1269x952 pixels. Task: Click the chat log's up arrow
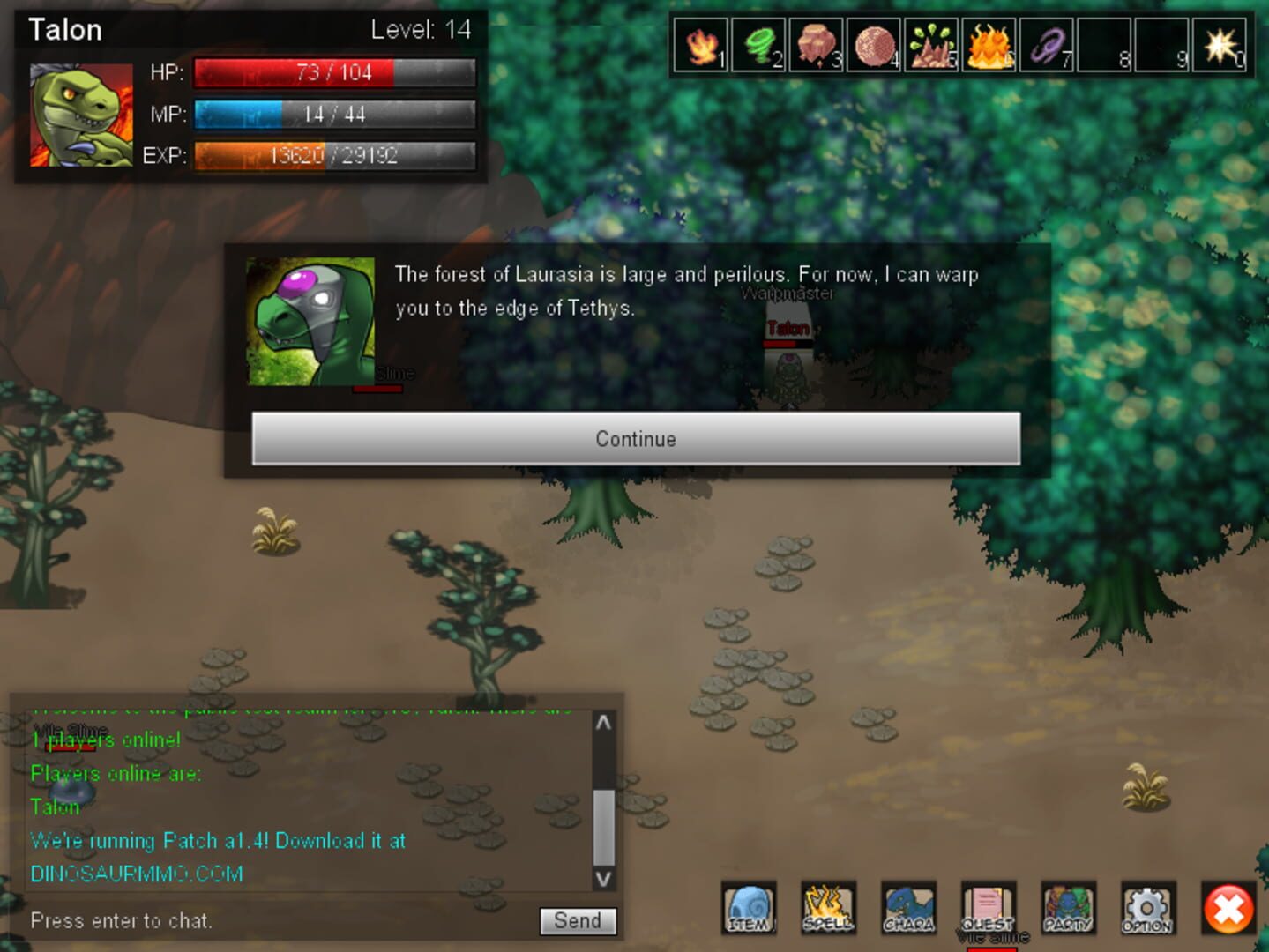click(604, 723)
